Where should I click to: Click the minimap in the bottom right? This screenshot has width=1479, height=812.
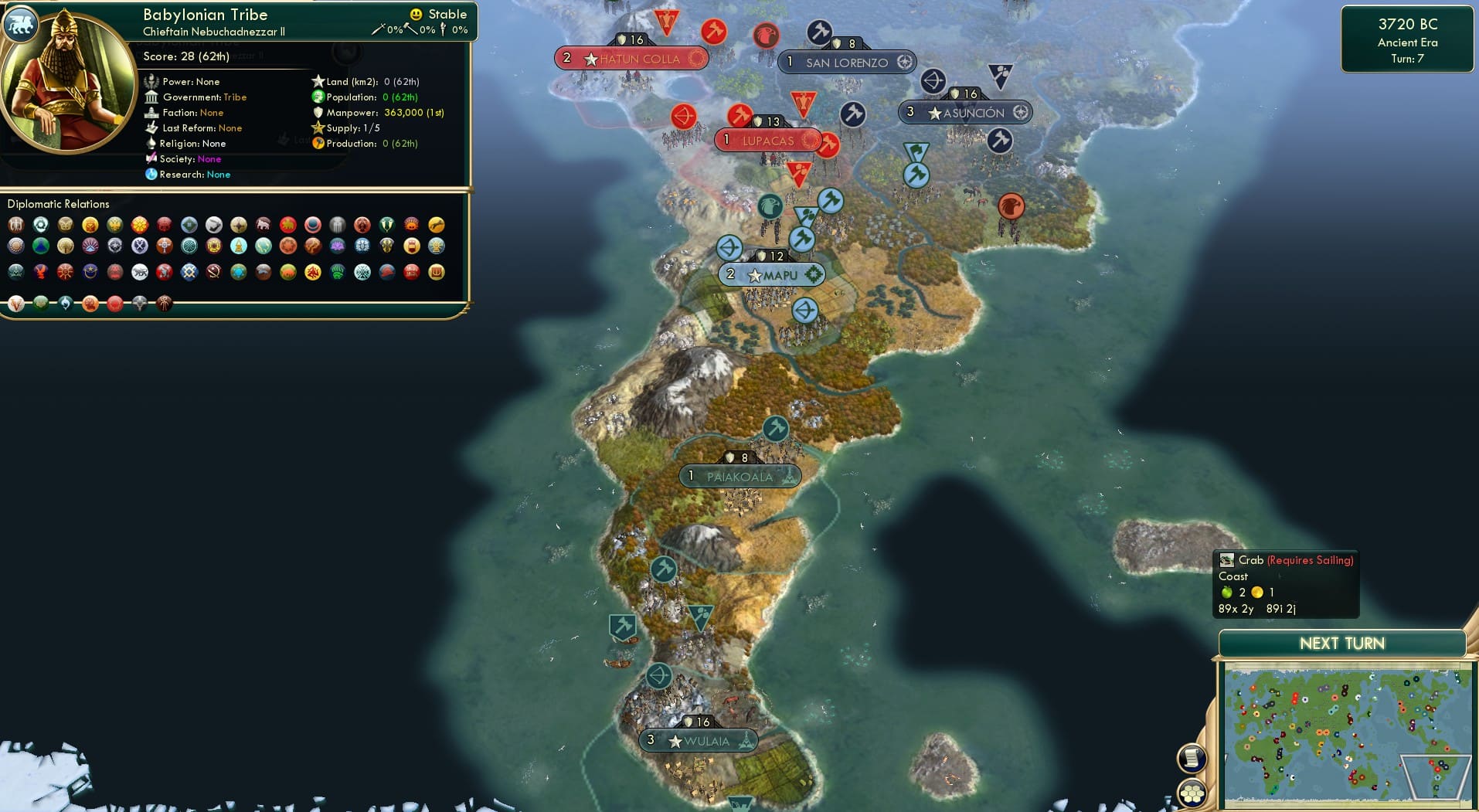pyautogui.click(x=1345, y=734)
